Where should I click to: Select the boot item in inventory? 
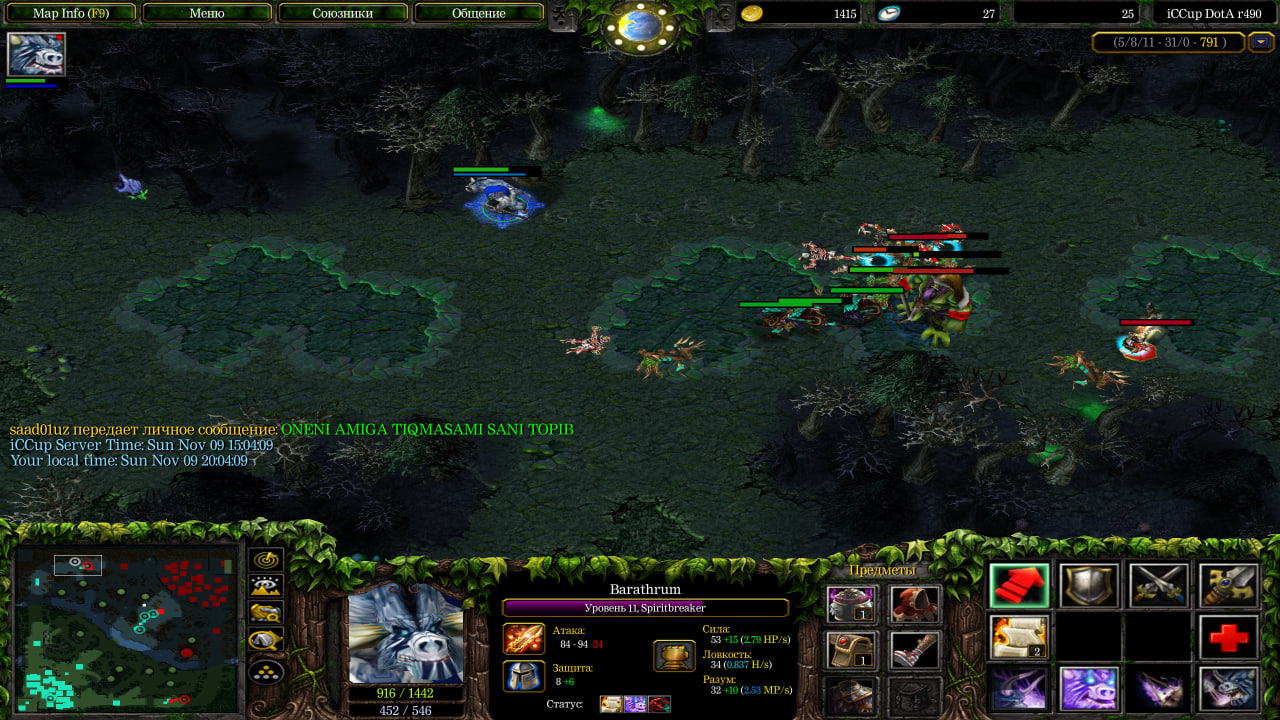(914, 650)
